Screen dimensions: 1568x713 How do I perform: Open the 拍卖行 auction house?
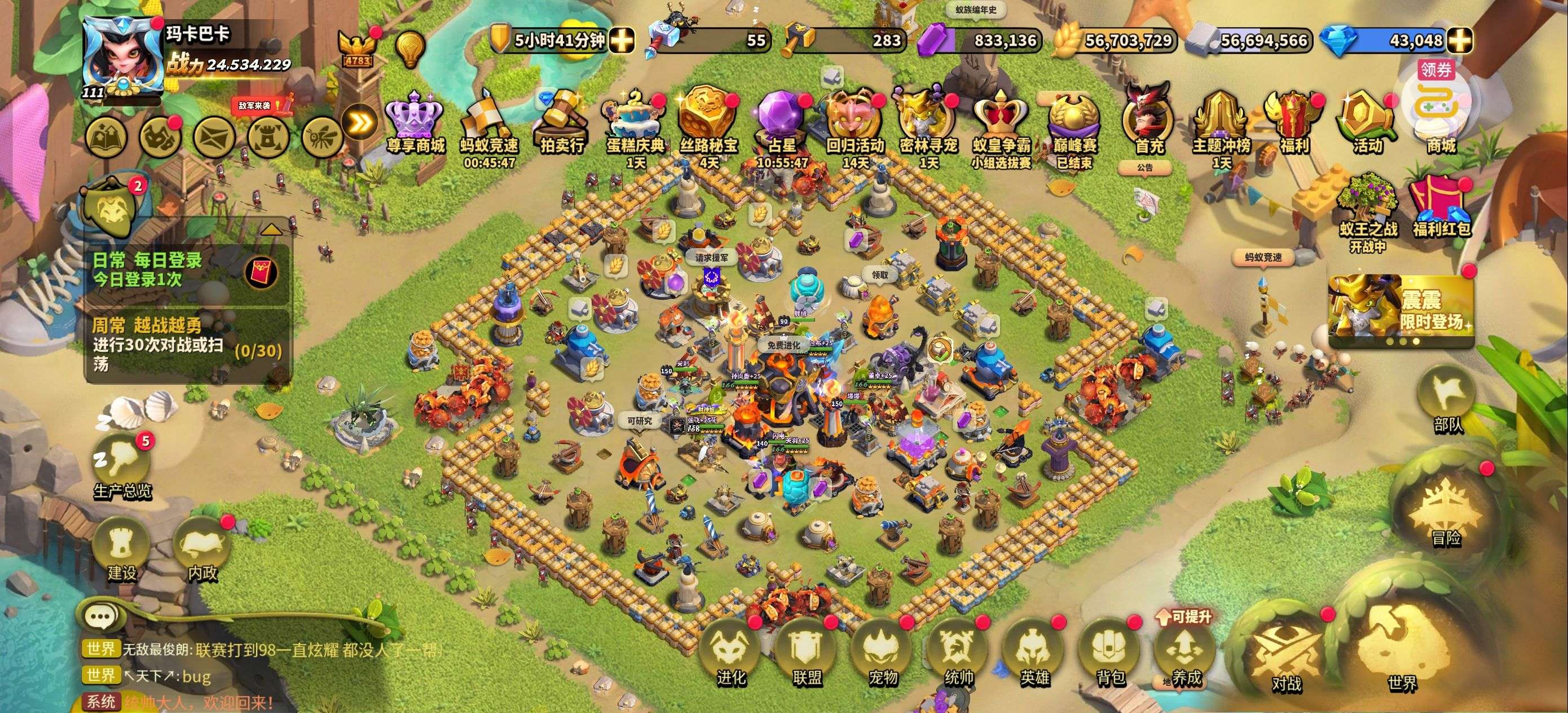point(561,122)
